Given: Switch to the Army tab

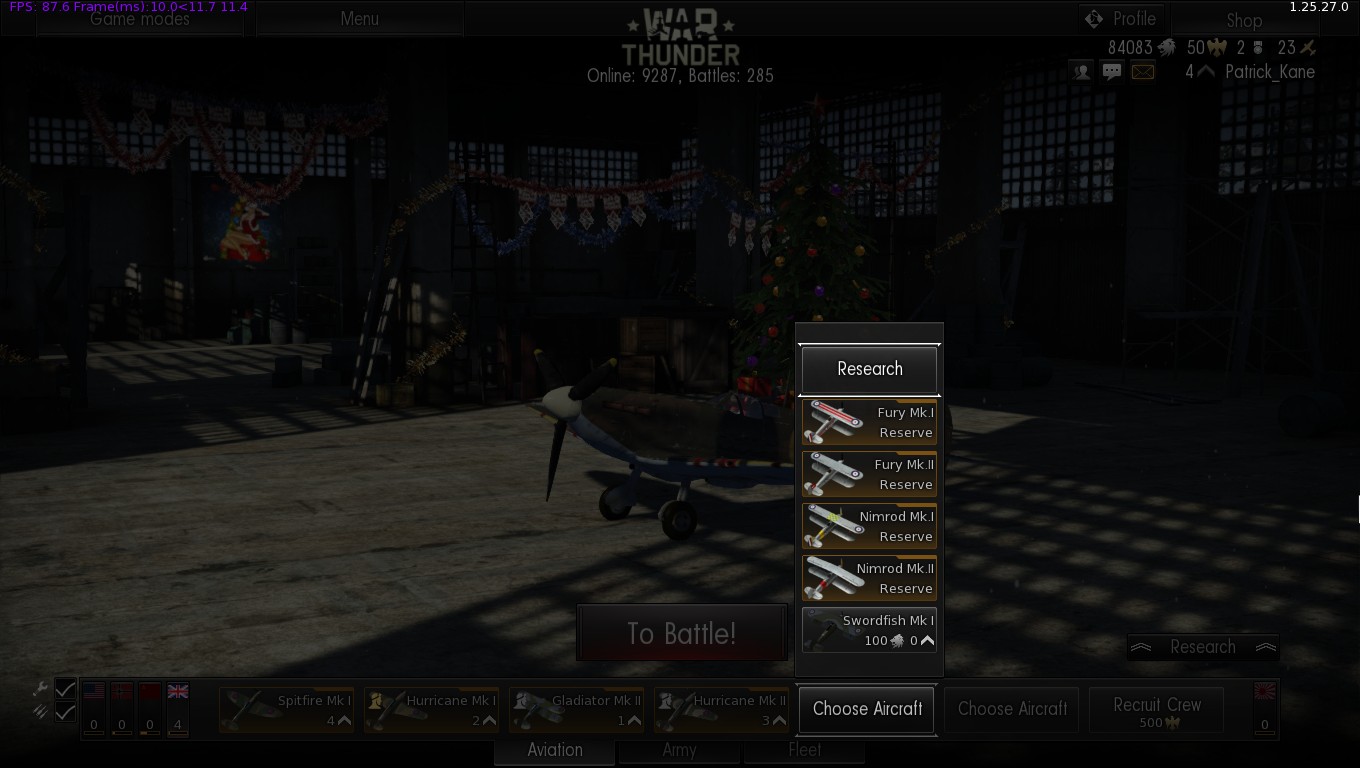Looking at the screenshot, I should coord(679,750).
